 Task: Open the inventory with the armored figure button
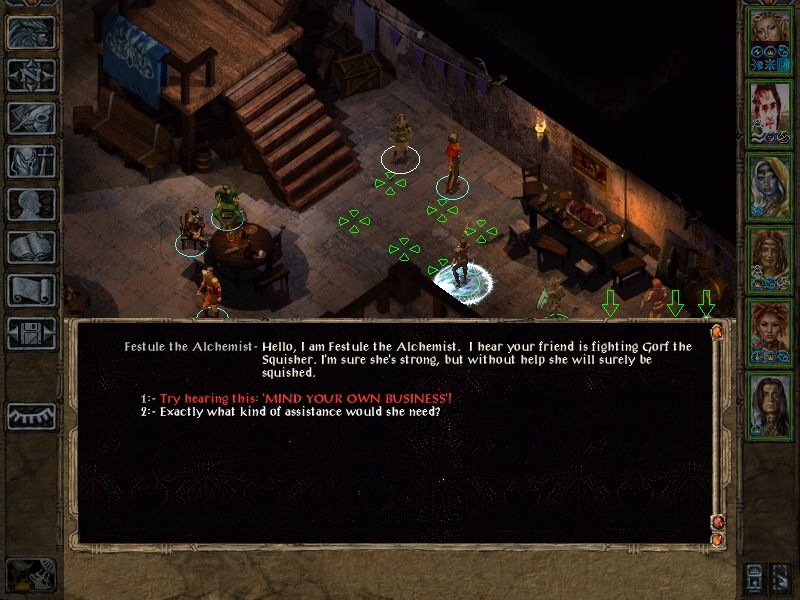click(30, 160)
